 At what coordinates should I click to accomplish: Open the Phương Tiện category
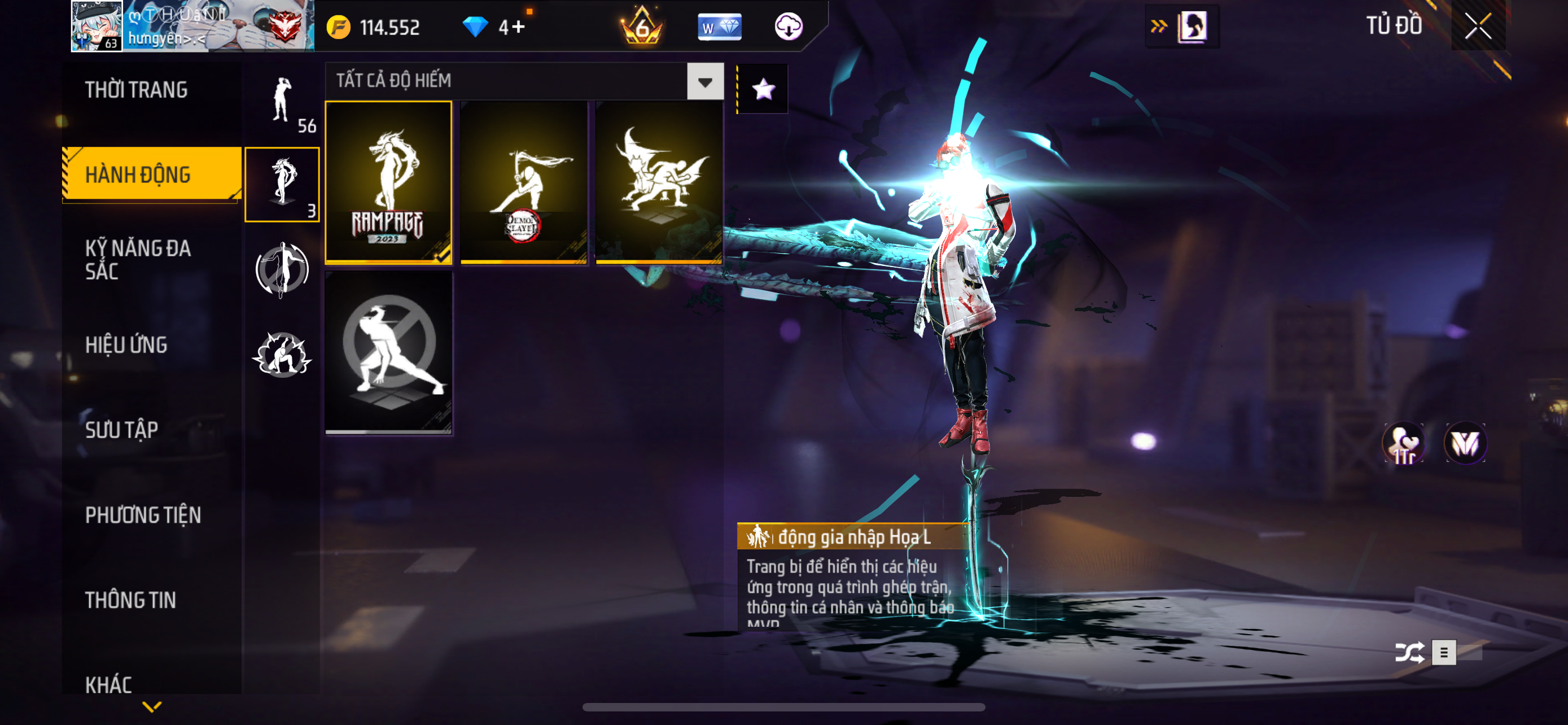143,516
